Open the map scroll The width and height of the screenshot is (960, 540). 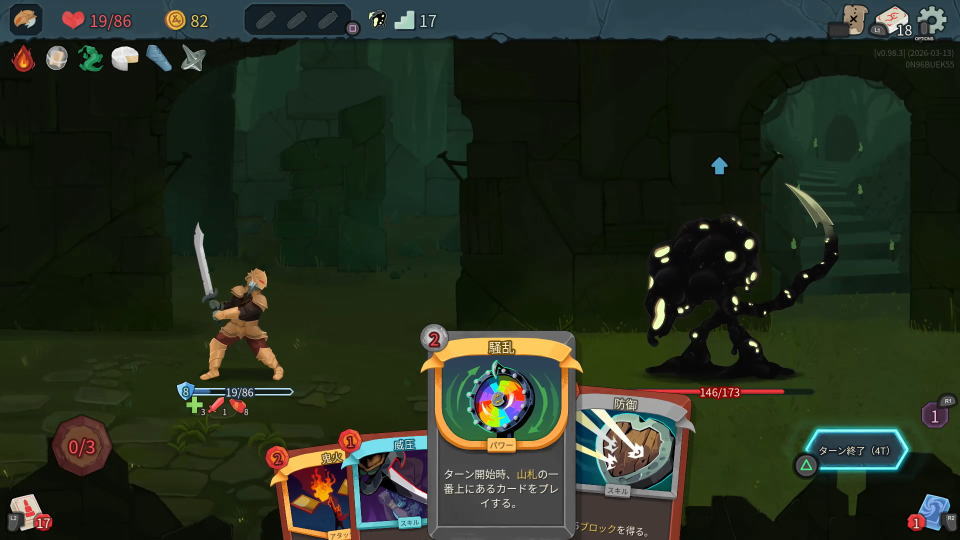pos(853,19)
